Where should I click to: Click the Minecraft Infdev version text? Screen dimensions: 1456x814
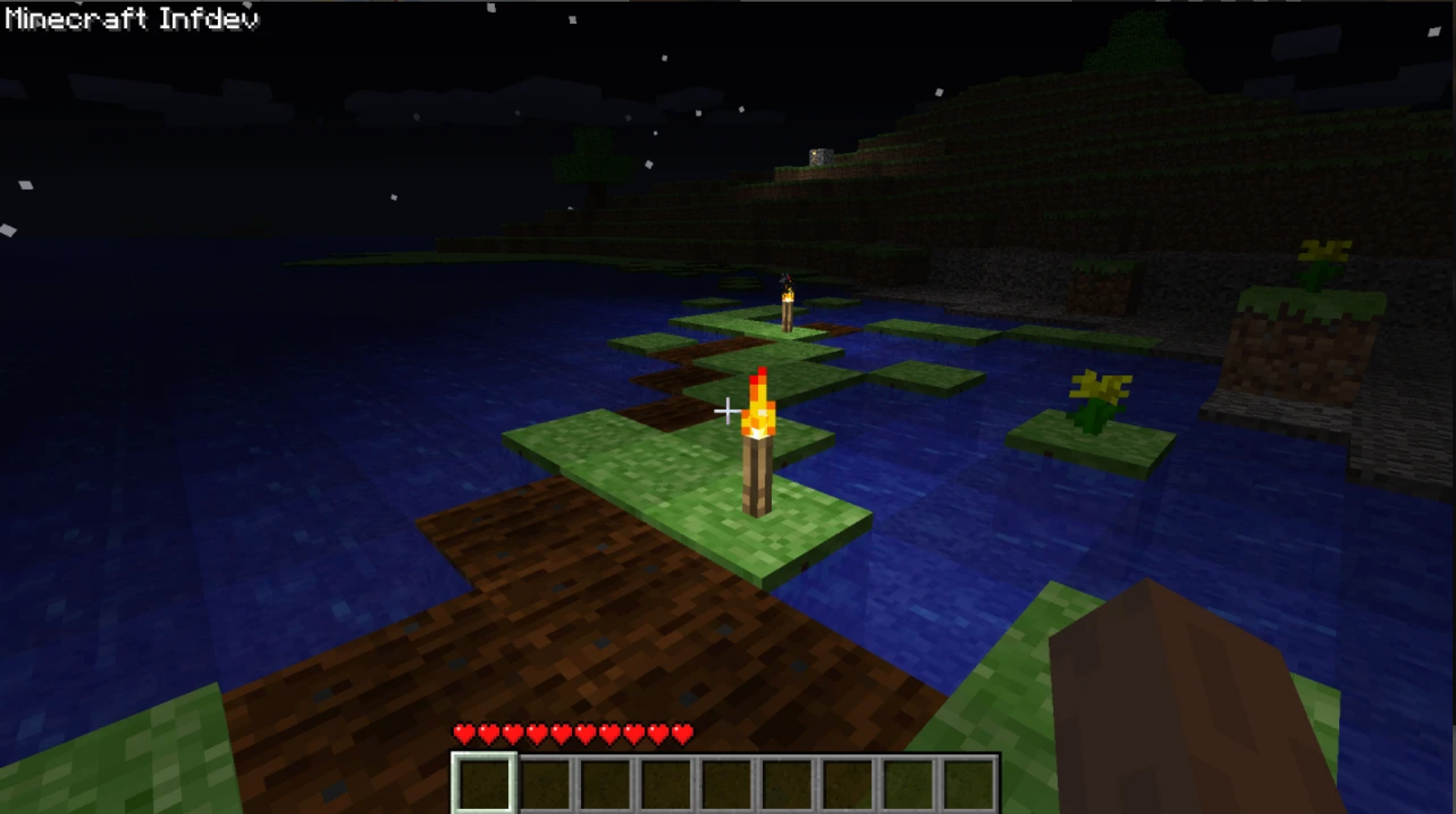pyautogui.click(x=130, y=18)
